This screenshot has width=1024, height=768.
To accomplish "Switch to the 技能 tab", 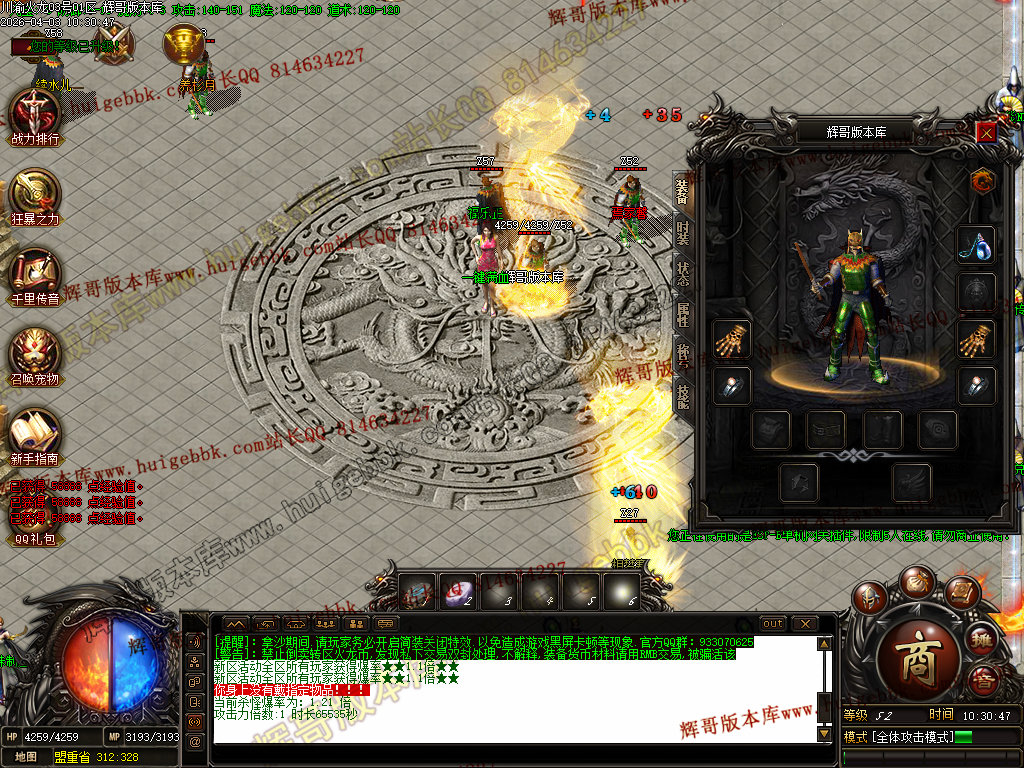I will 682,396.
